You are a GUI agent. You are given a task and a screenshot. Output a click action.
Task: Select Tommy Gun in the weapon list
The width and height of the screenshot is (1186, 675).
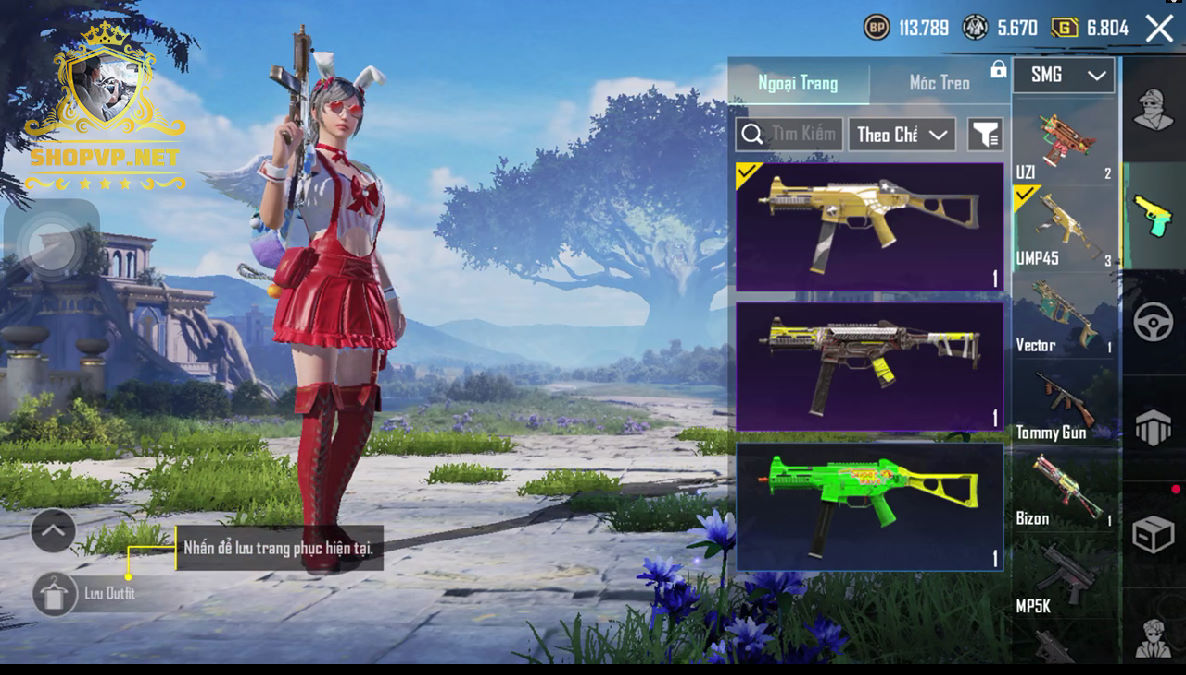click(x=1064, y=403)
